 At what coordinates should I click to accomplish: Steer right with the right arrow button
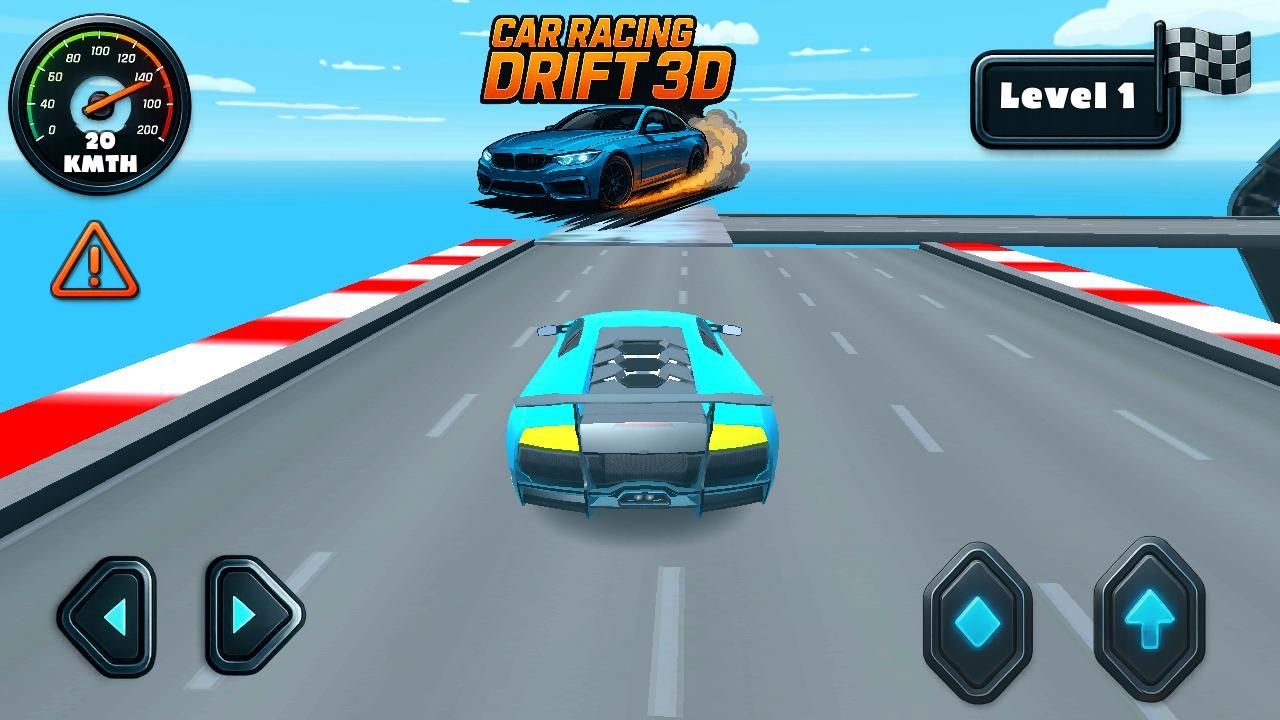(x=252, y=615)
